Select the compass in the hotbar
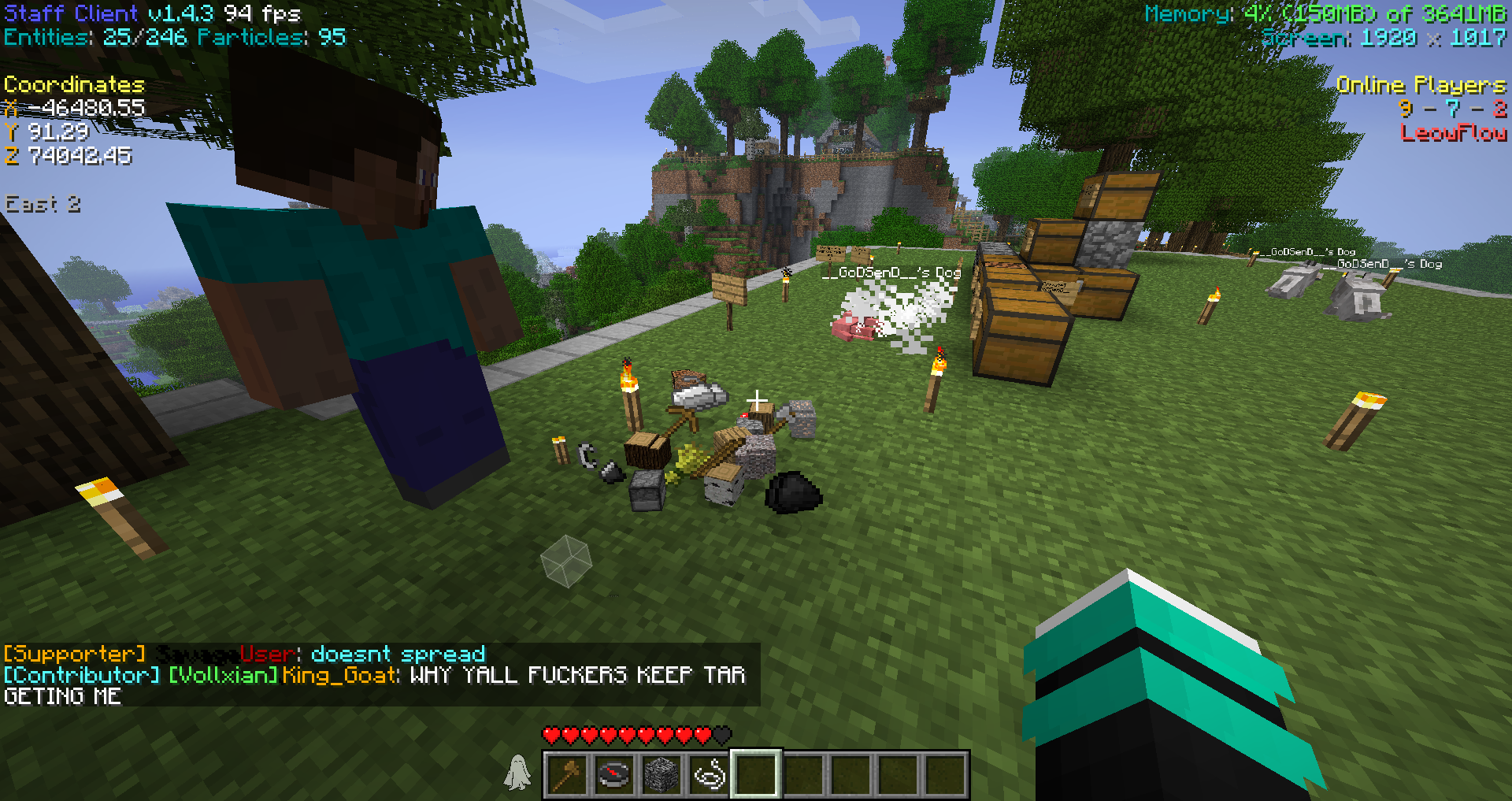The image size is (1512, 801). [x=614, y=774]
